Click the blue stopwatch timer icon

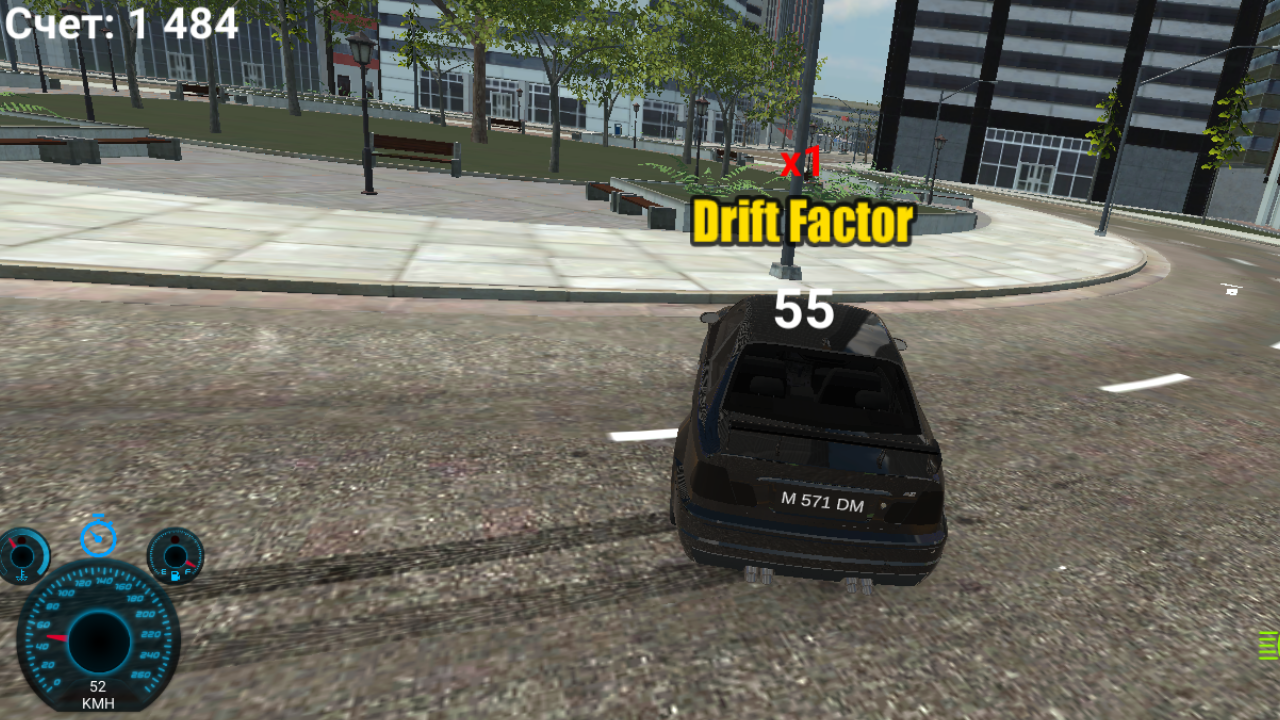(x=97, y=538)
